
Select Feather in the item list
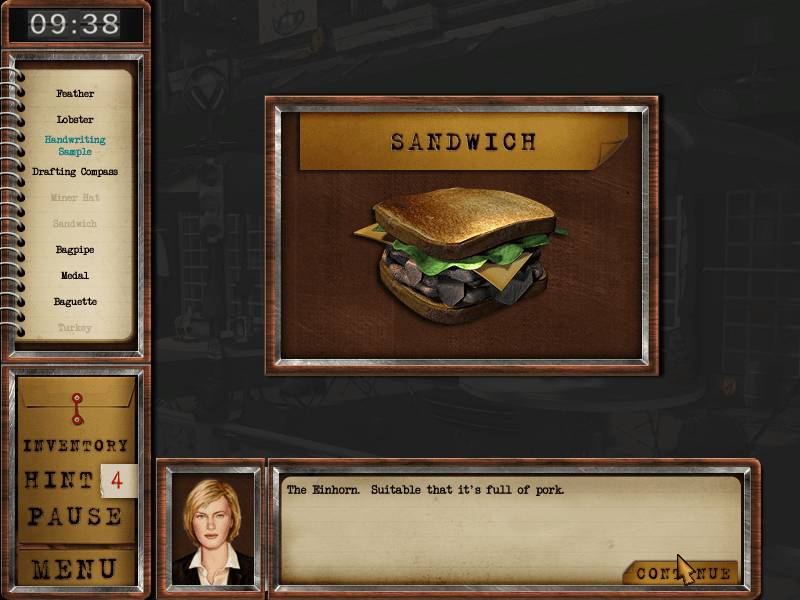point(75,94)
